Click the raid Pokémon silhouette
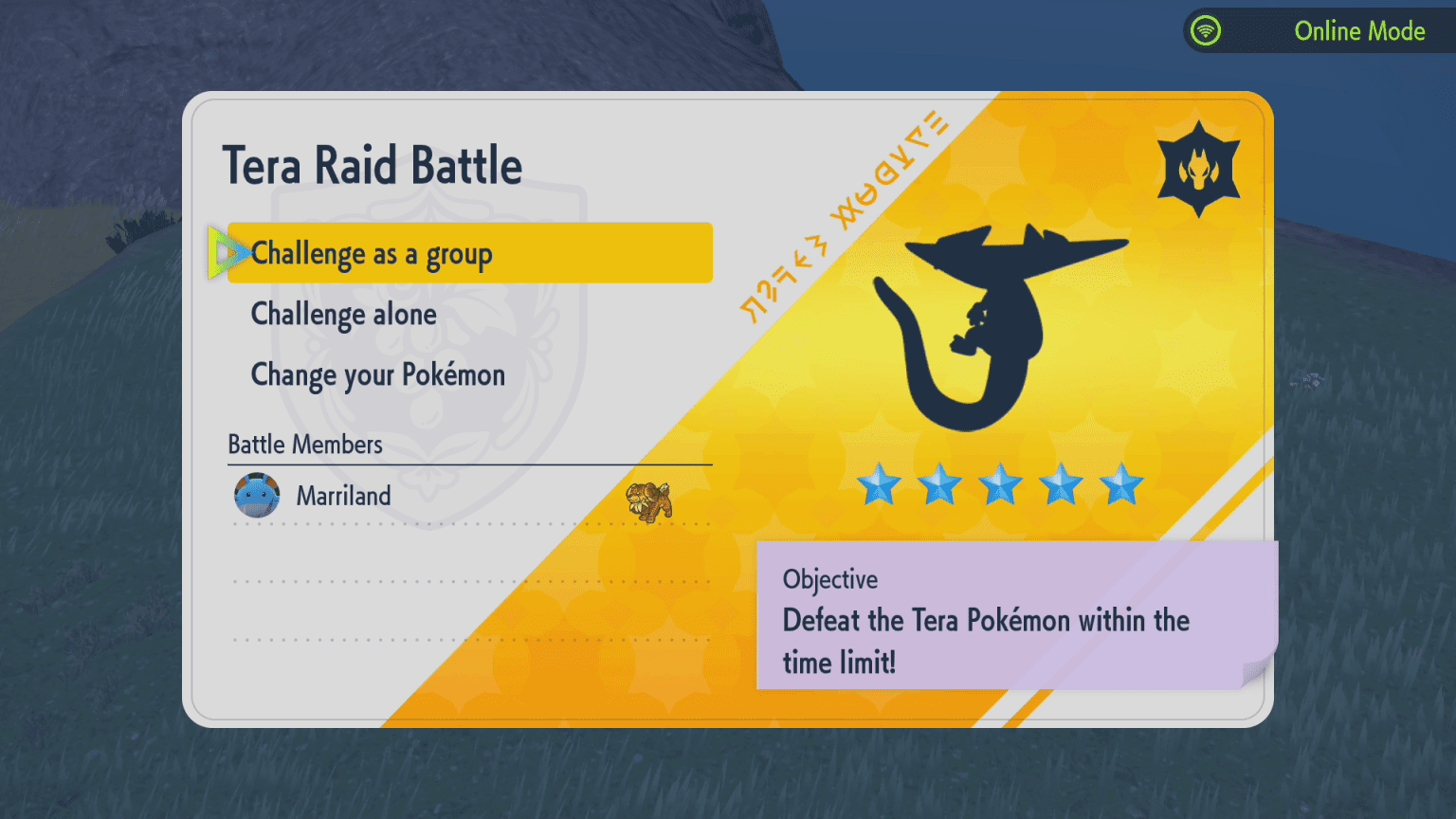Screen dimensions: 1456x819 click(x=991, y=322)
